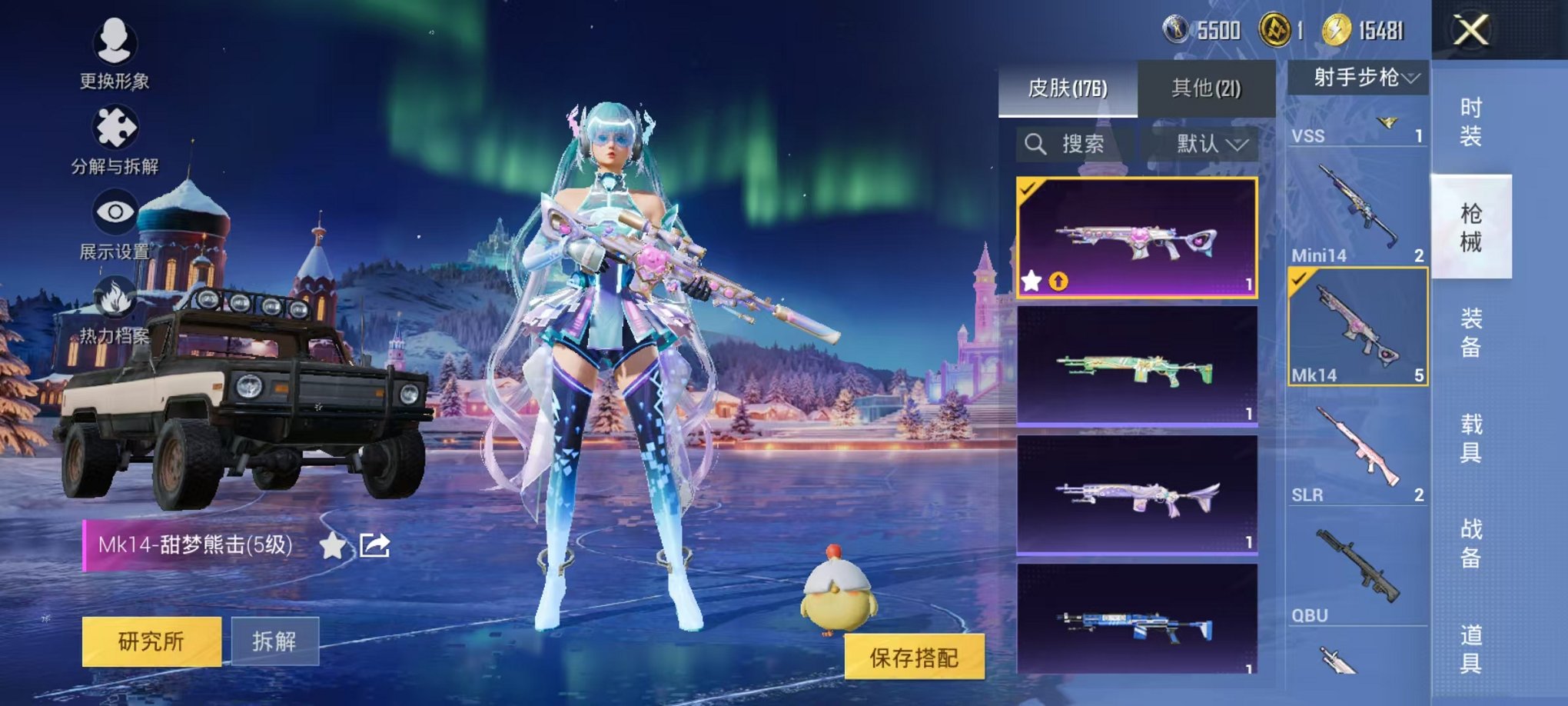Click the 搜索 magnifier icon
Viewport: 1568px width, 706px height.
pos(1035,145)
